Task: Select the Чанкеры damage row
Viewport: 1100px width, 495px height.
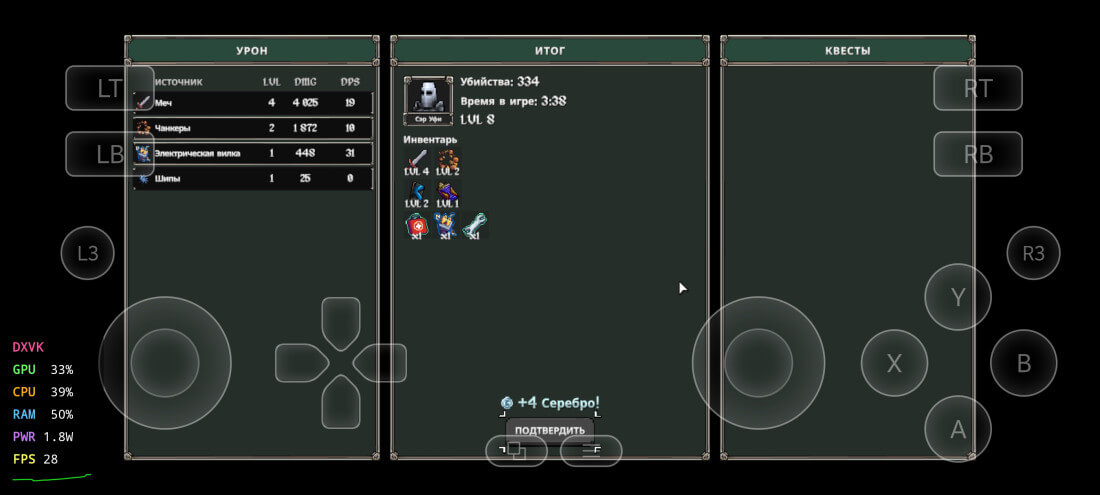Action: coord(254,128)
